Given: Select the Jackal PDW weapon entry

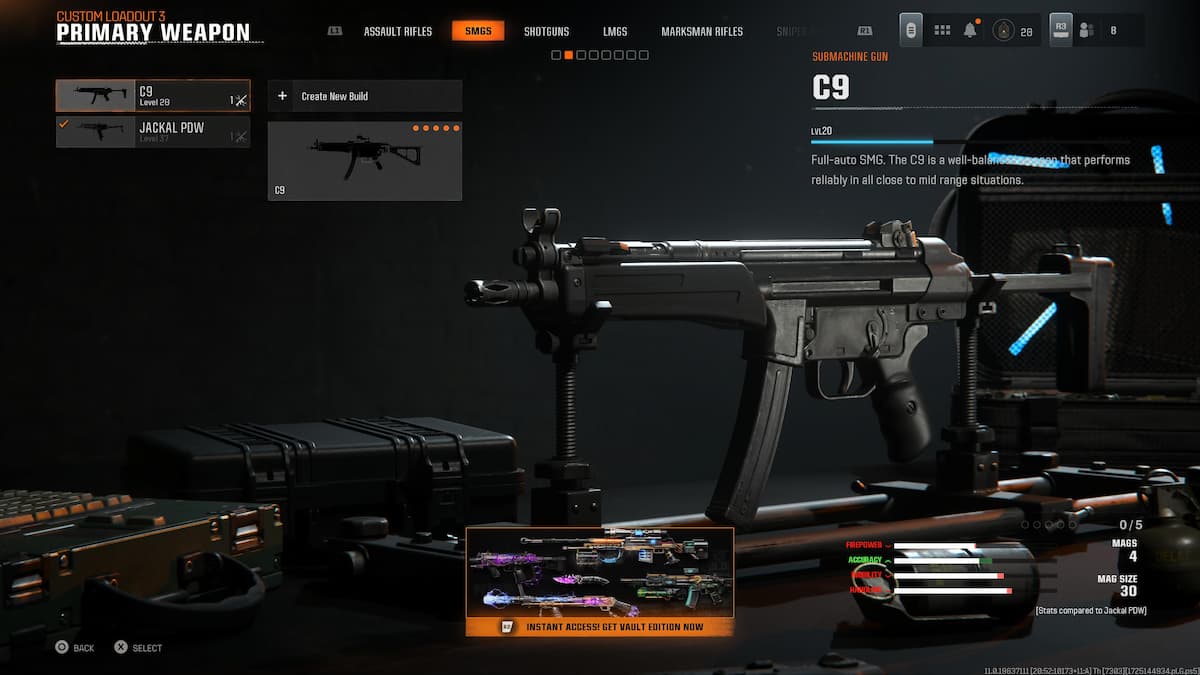Looking at the screenshot, I should tap(153, 132).
